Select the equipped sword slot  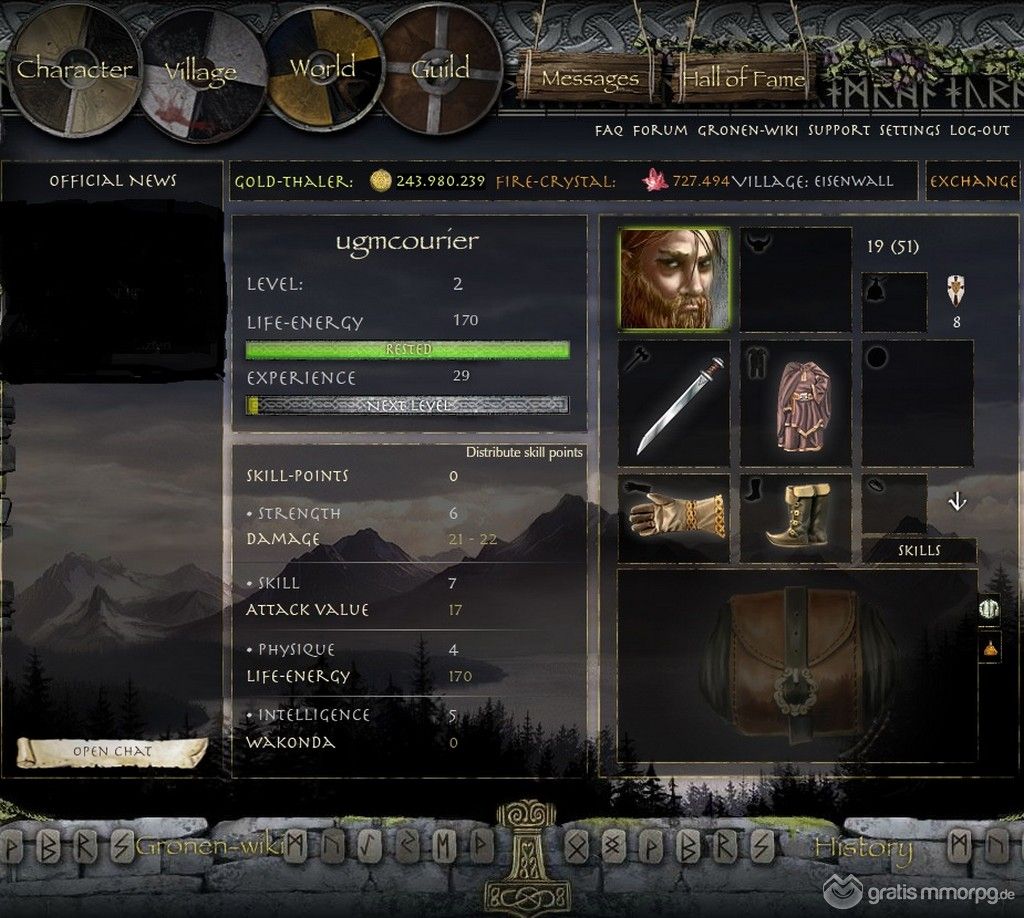(x=673, y=403)
